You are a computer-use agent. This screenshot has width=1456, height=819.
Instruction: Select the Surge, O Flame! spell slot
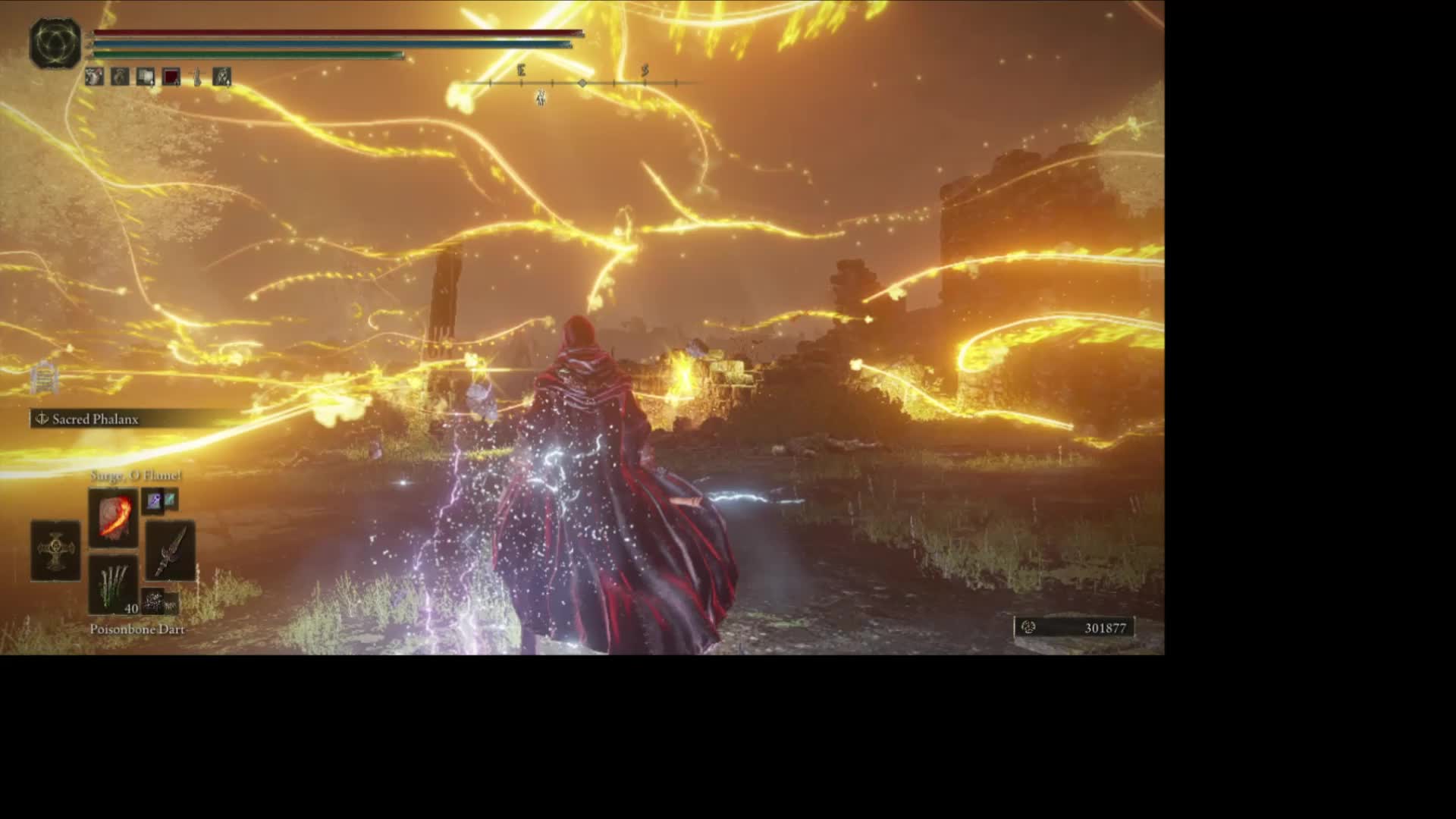tap(114, 517)
